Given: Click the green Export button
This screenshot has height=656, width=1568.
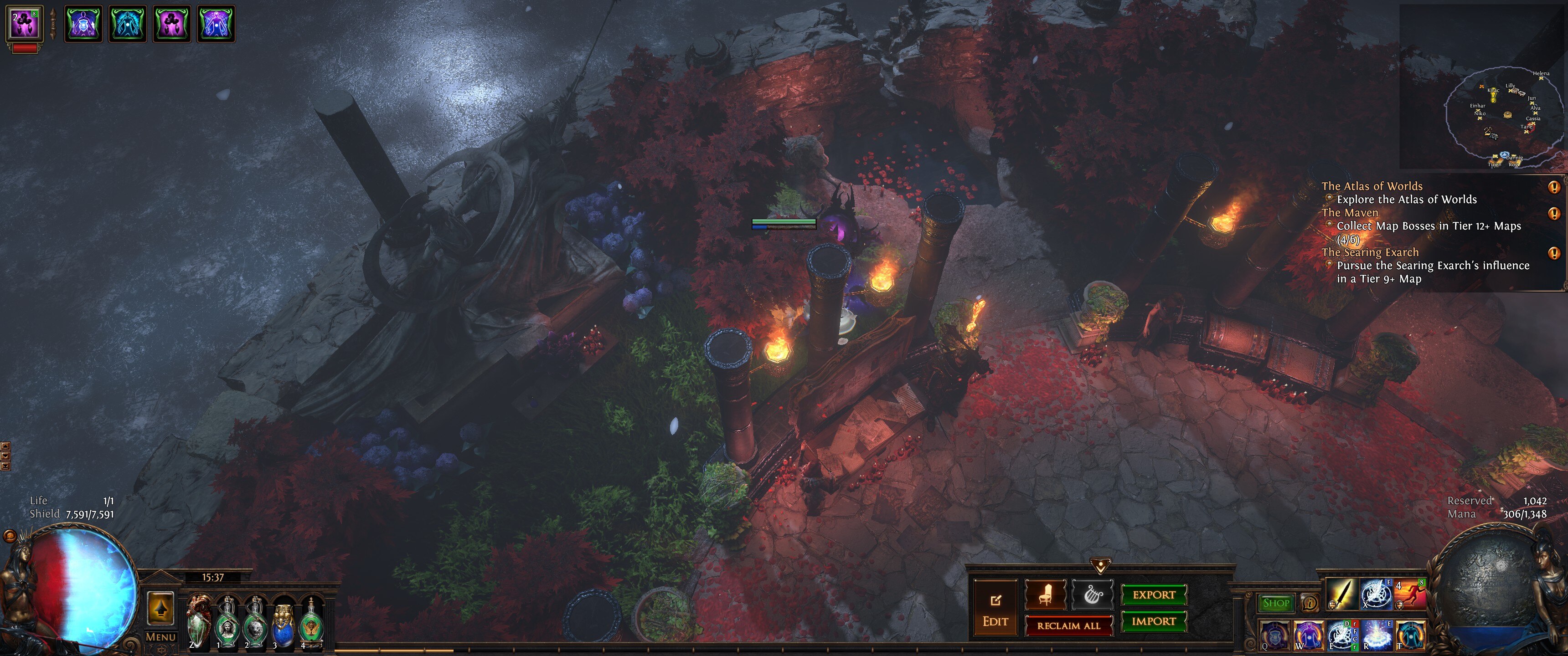Looking at the screenshot, I should pos(1154,594).
